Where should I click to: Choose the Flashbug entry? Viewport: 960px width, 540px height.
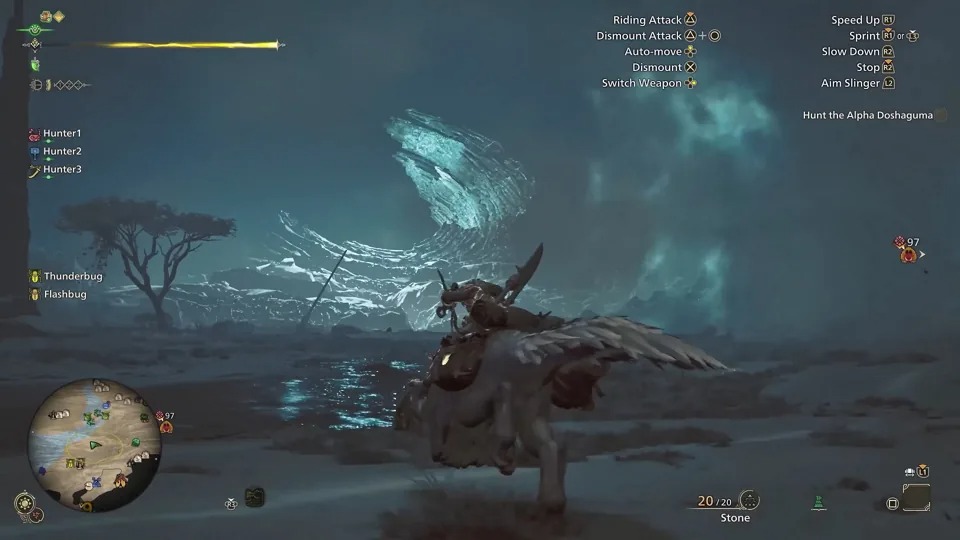pos(64,294)
